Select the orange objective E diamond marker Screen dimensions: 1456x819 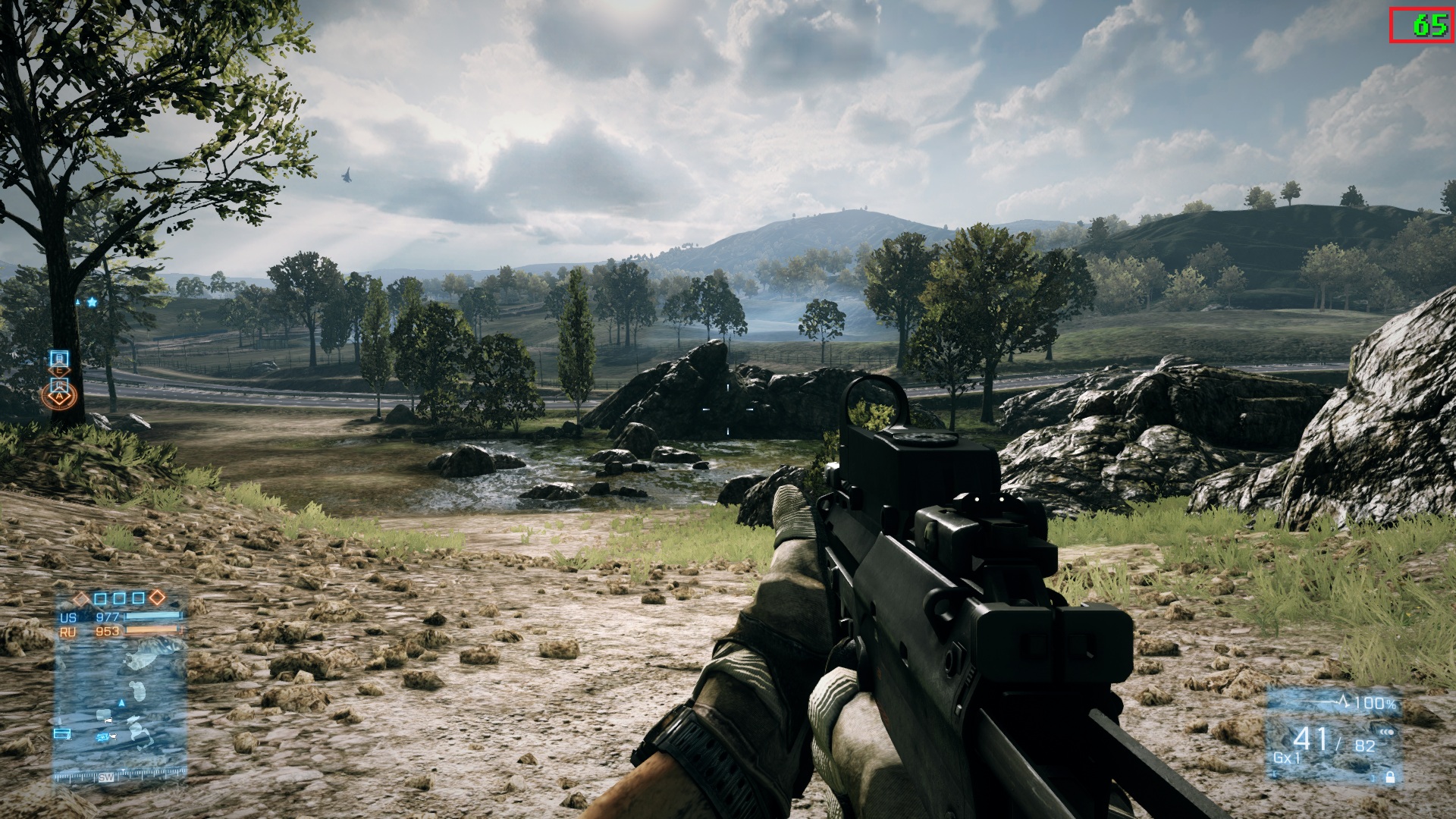click(x=60, y=372)
